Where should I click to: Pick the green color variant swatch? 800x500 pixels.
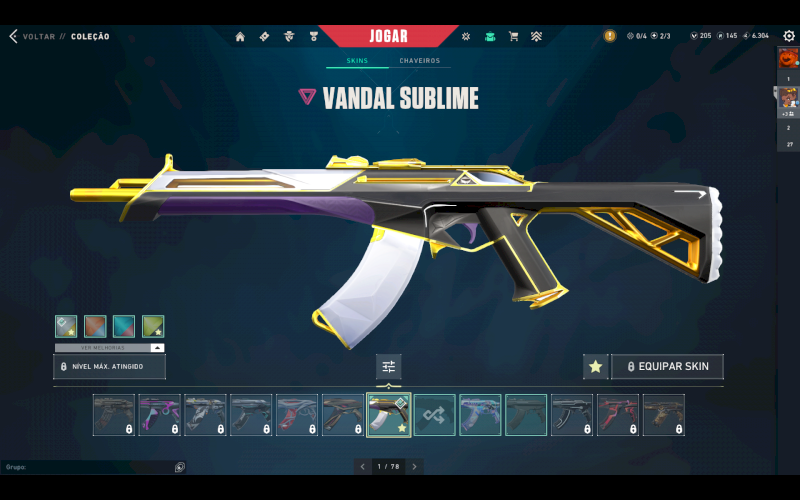coord(153,326)
